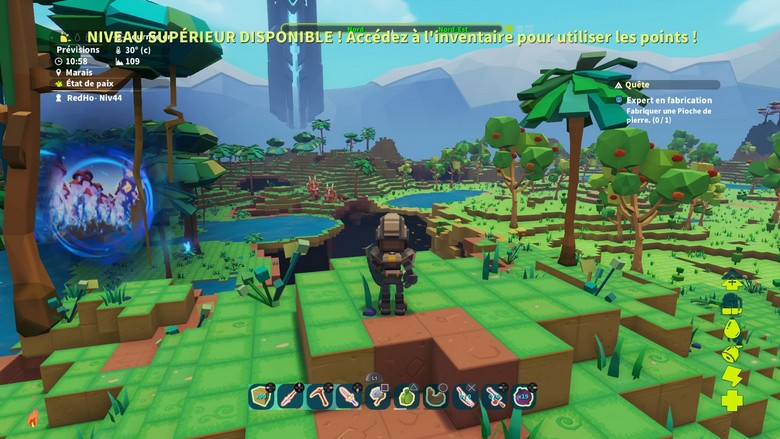Click the yellow health cross icon
This screenshot has width=780, height=439.
click(731, 400)
